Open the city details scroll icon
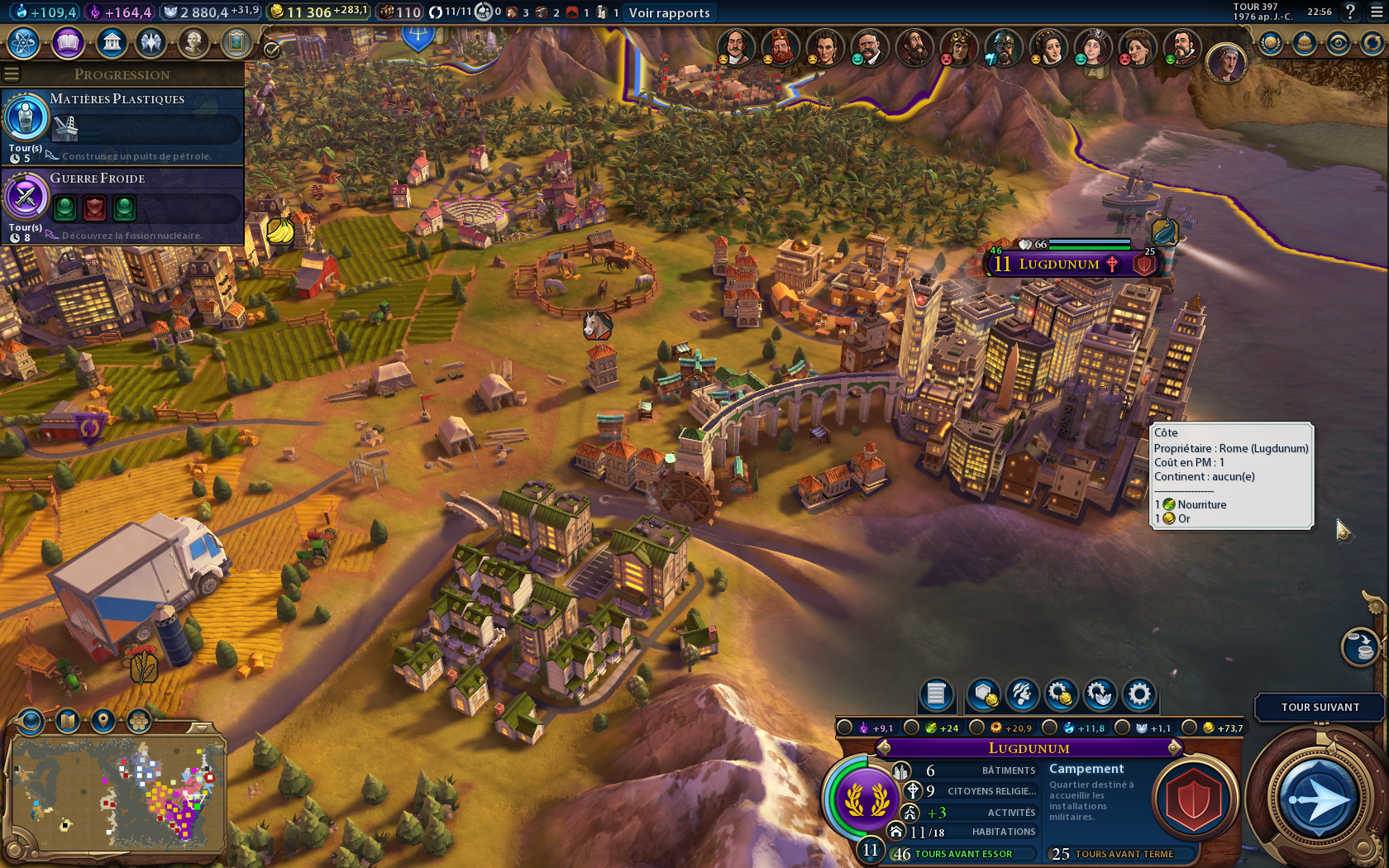 [x=936, y=694]
